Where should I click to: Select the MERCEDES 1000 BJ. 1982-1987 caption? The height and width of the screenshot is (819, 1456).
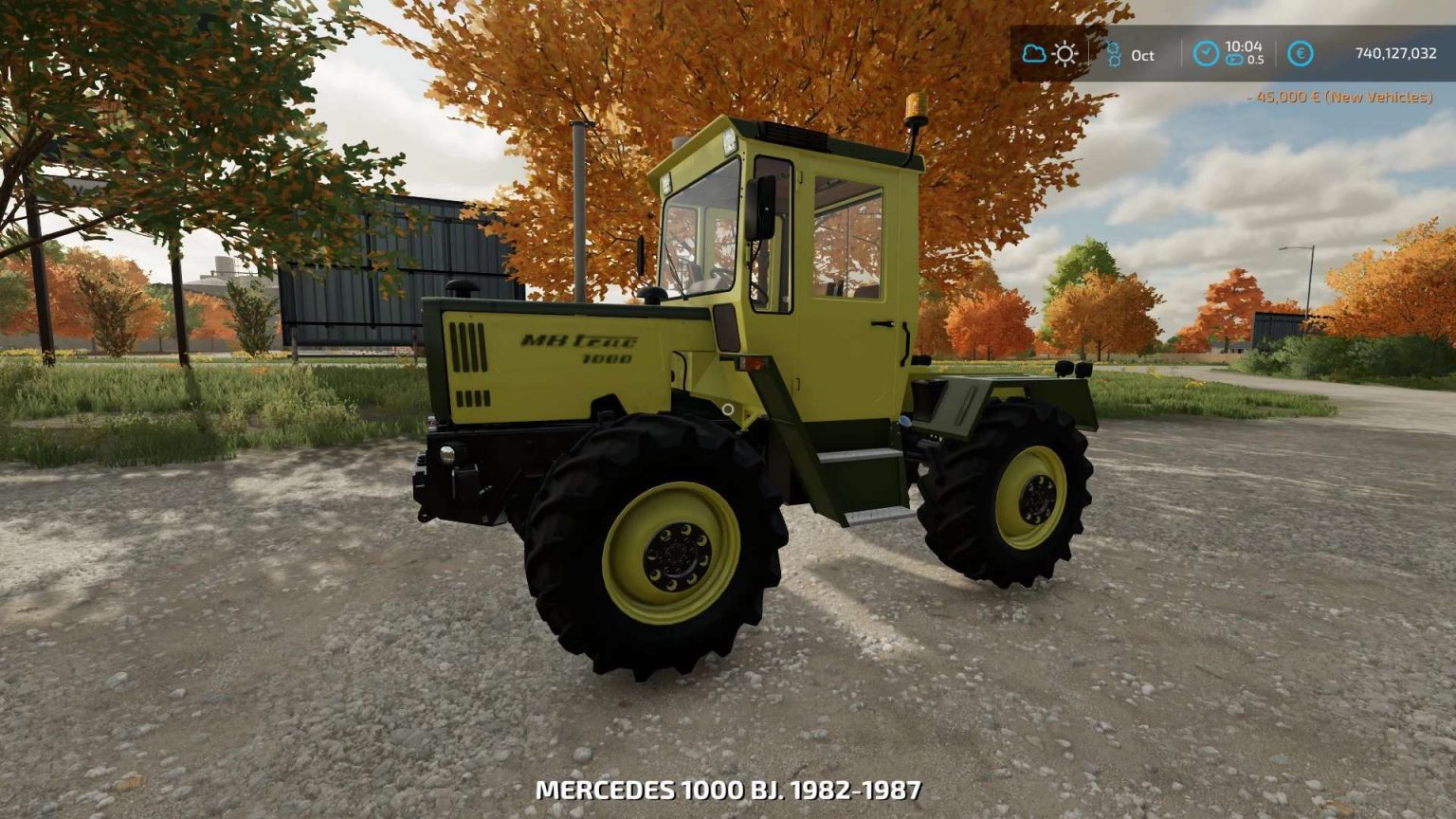[728, 787]
